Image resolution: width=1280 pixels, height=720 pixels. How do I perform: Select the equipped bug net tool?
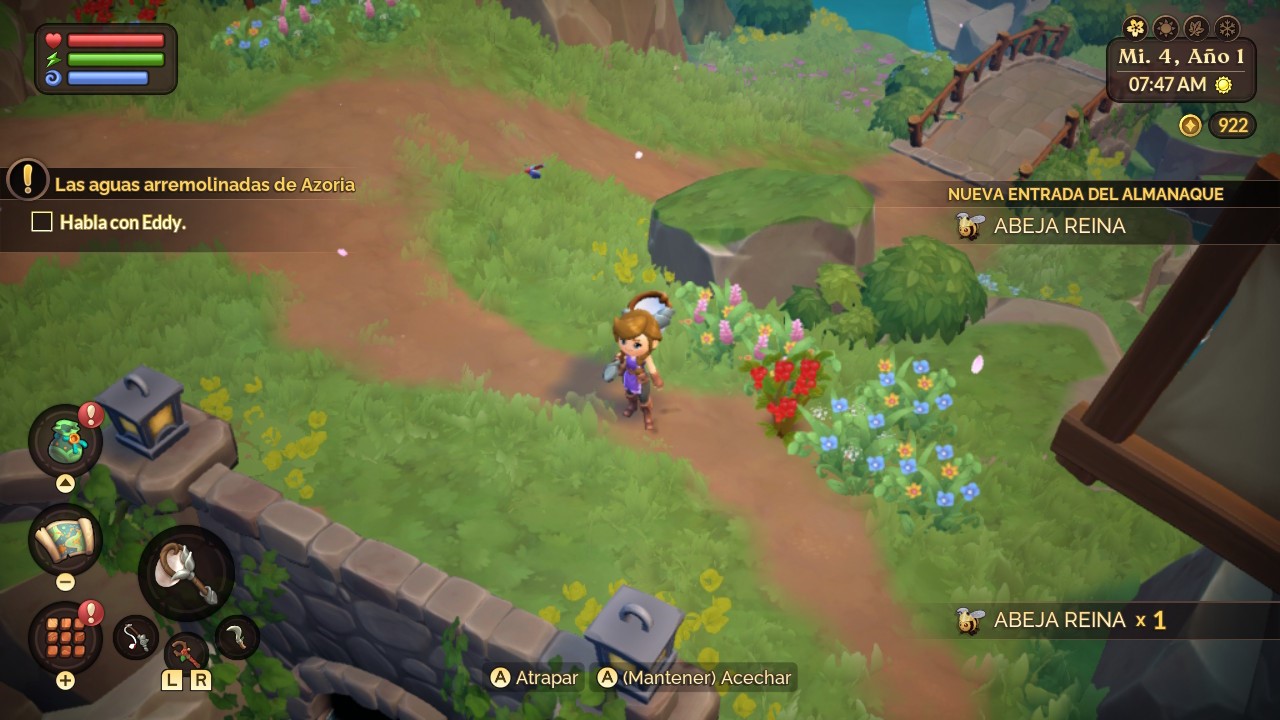186,573
